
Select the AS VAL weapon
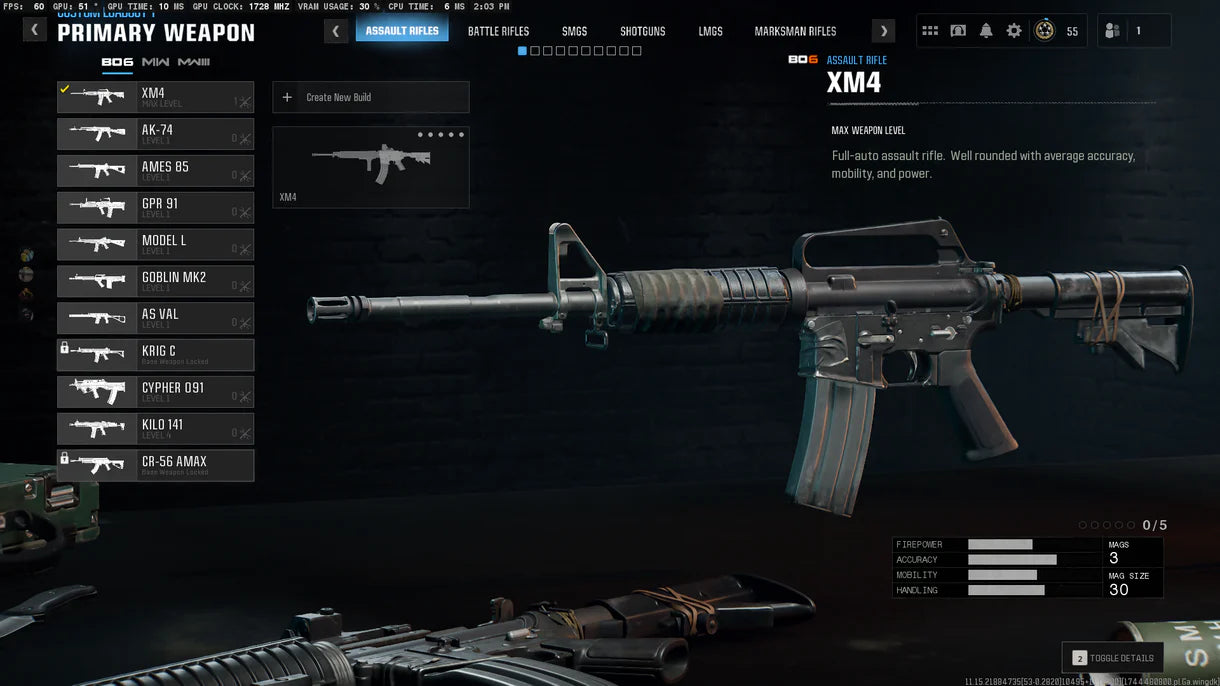[155, 318]
